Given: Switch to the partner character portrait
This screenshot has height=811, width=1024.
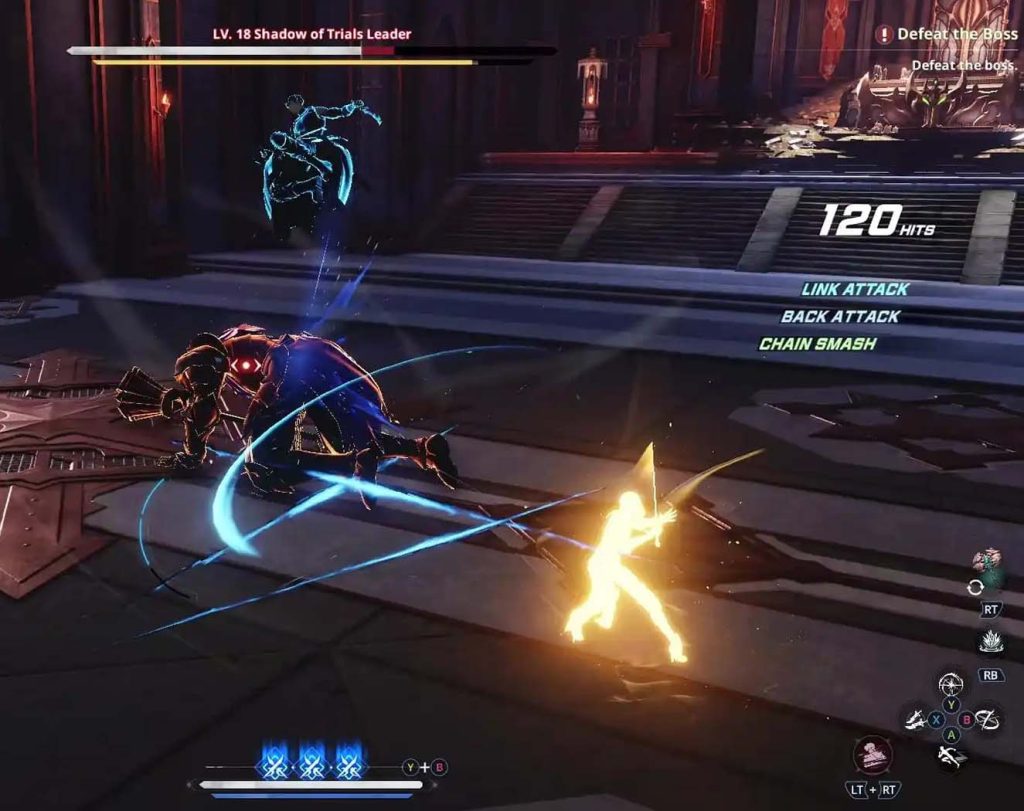Looking at the screenshot, I should [988, 569].
